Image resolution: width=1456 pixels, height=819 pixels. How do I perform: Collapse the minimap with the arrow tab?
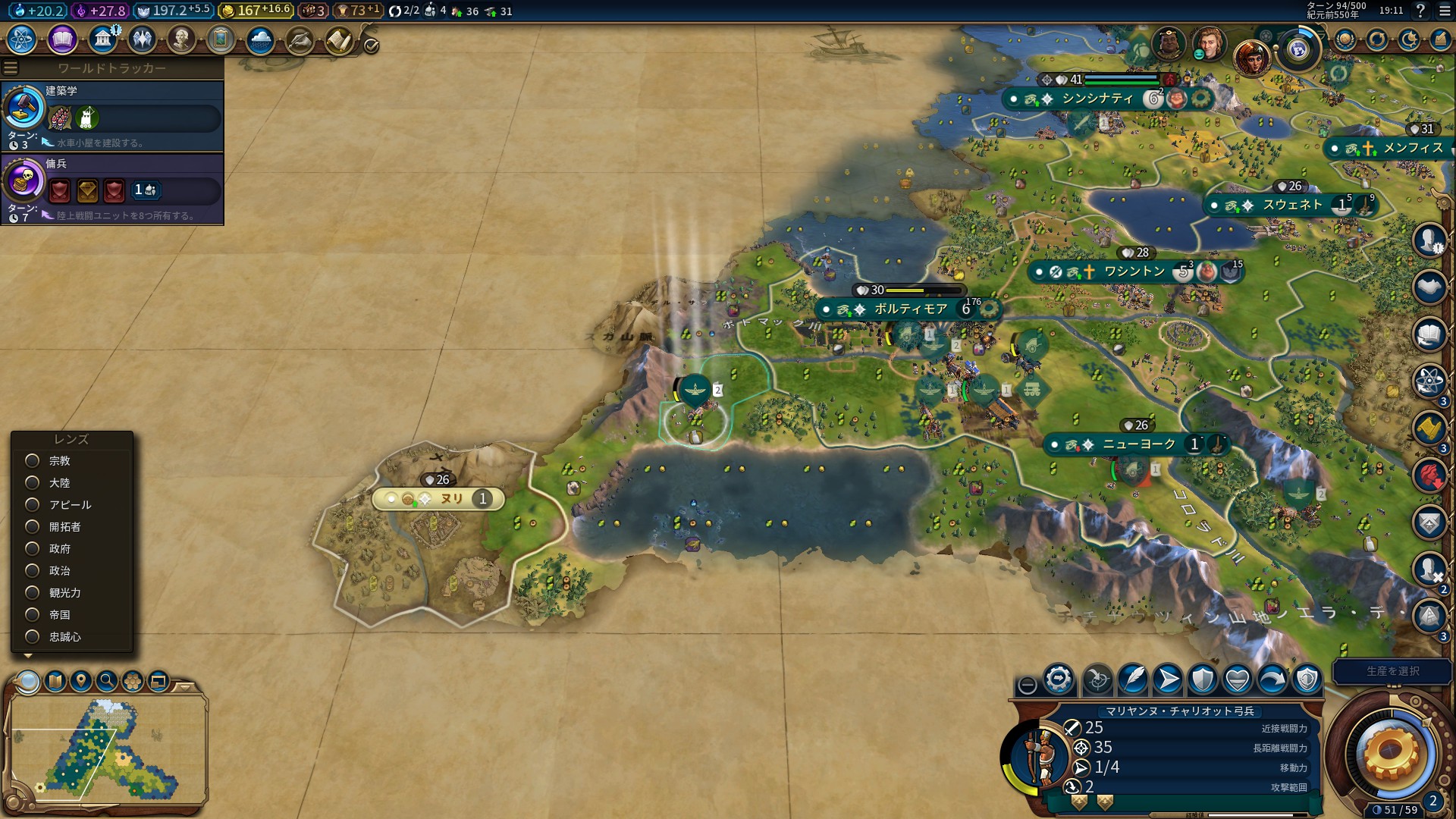[x=184, y=686]
